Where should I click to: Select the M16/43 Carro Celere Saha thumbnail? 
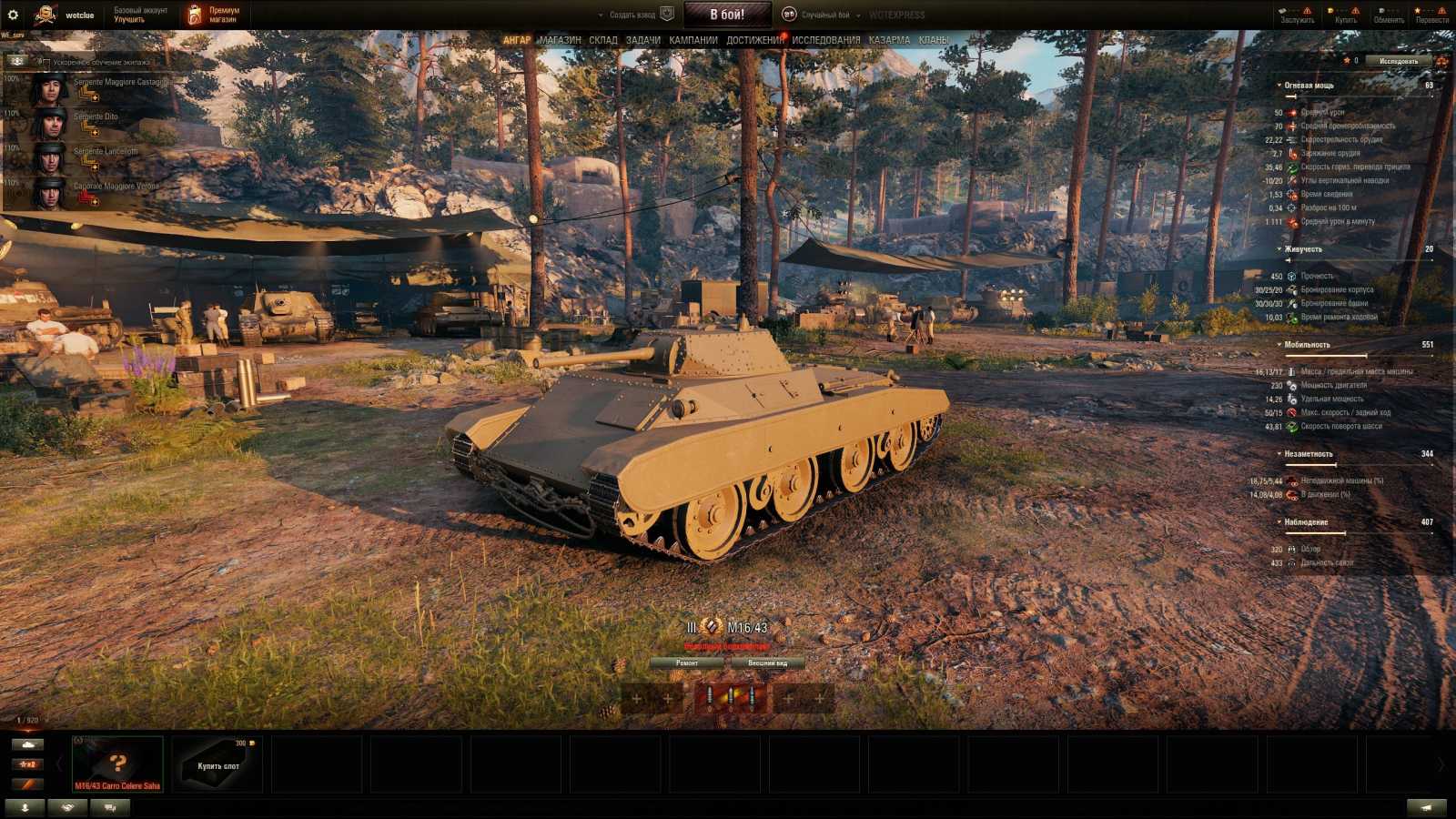[116, 763]
